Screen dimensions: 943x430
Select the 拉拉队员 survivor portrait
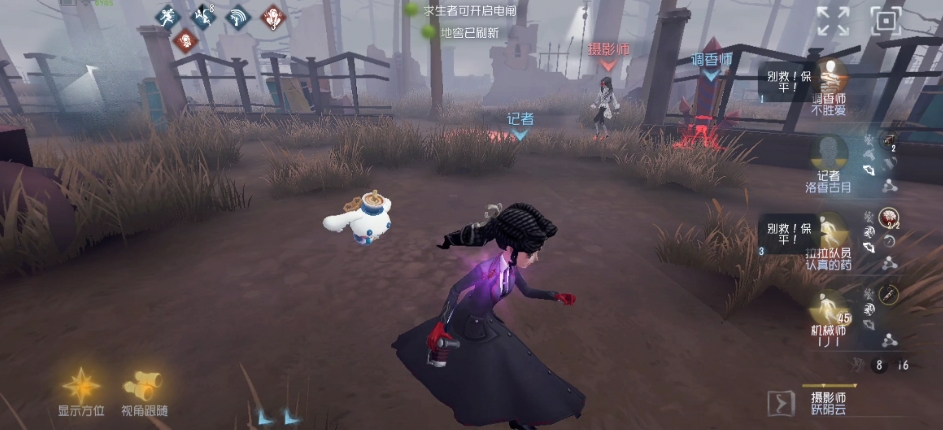point(828,231)
